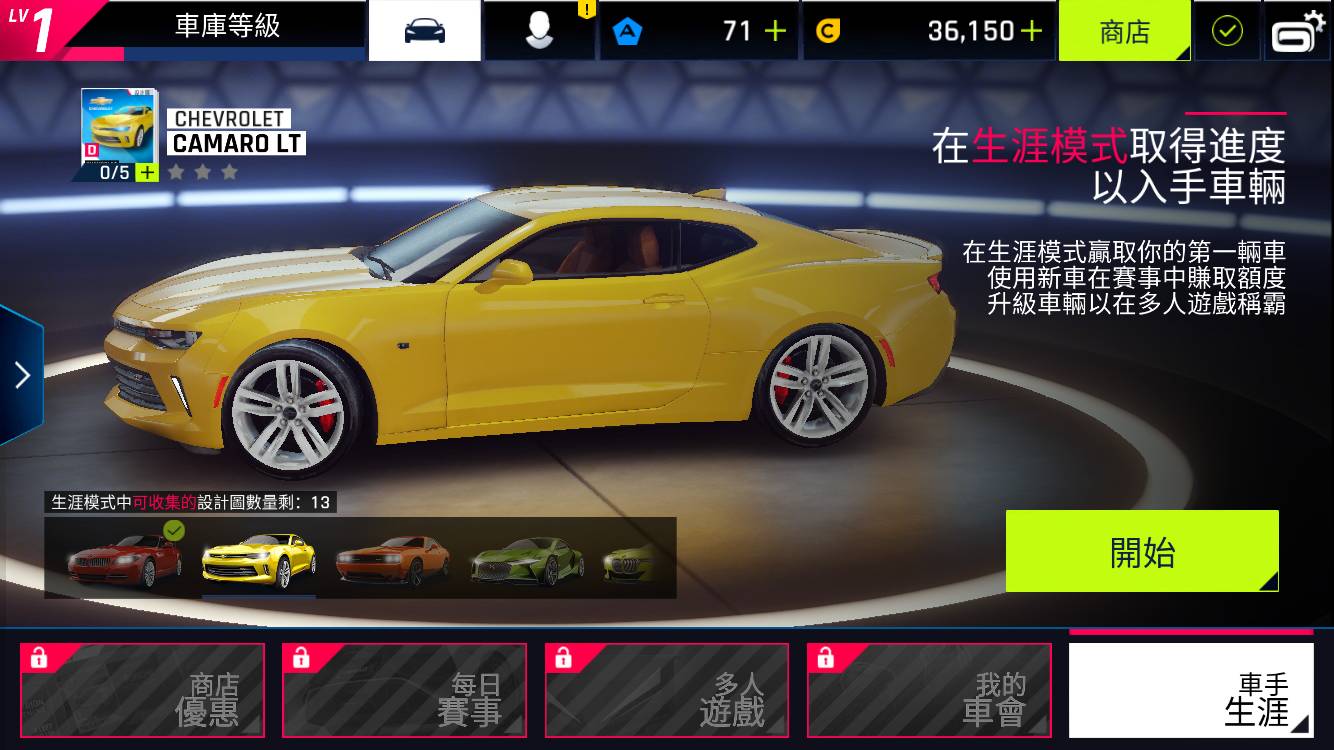Click the padlock on 每日賽事
This screenshot has height=750, width=1334.
[x=302, y=657]
